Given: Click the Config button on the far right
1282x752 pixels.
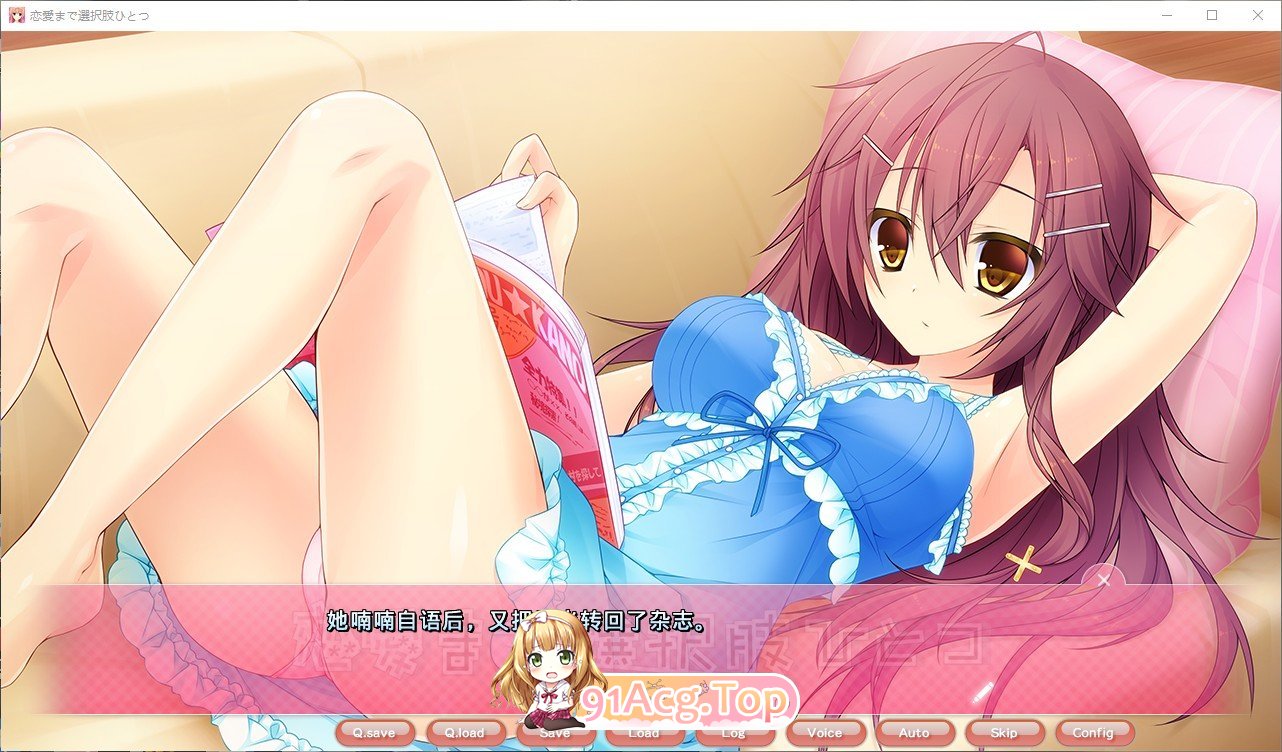Looking at the screenshot, I should coord(1093,732).
